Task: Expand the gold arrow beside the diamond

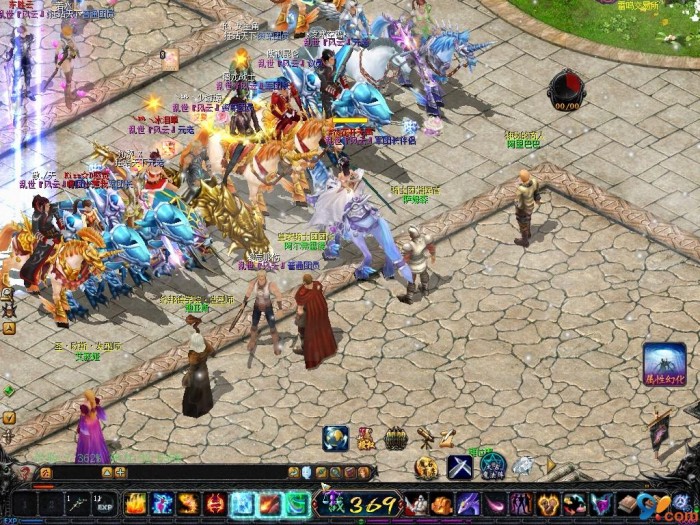Action: coord(549,466)
